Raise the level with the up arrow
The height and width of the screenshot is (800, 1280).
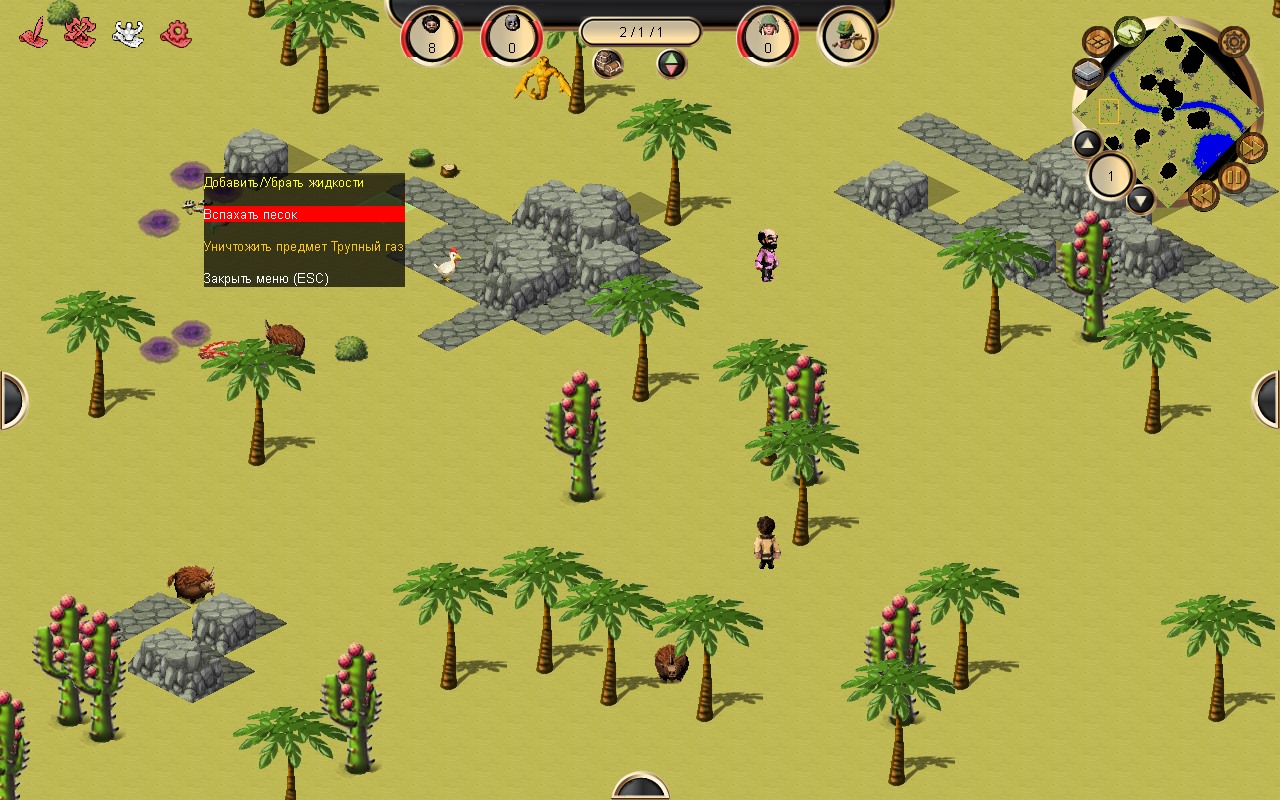pos(1087,144)
